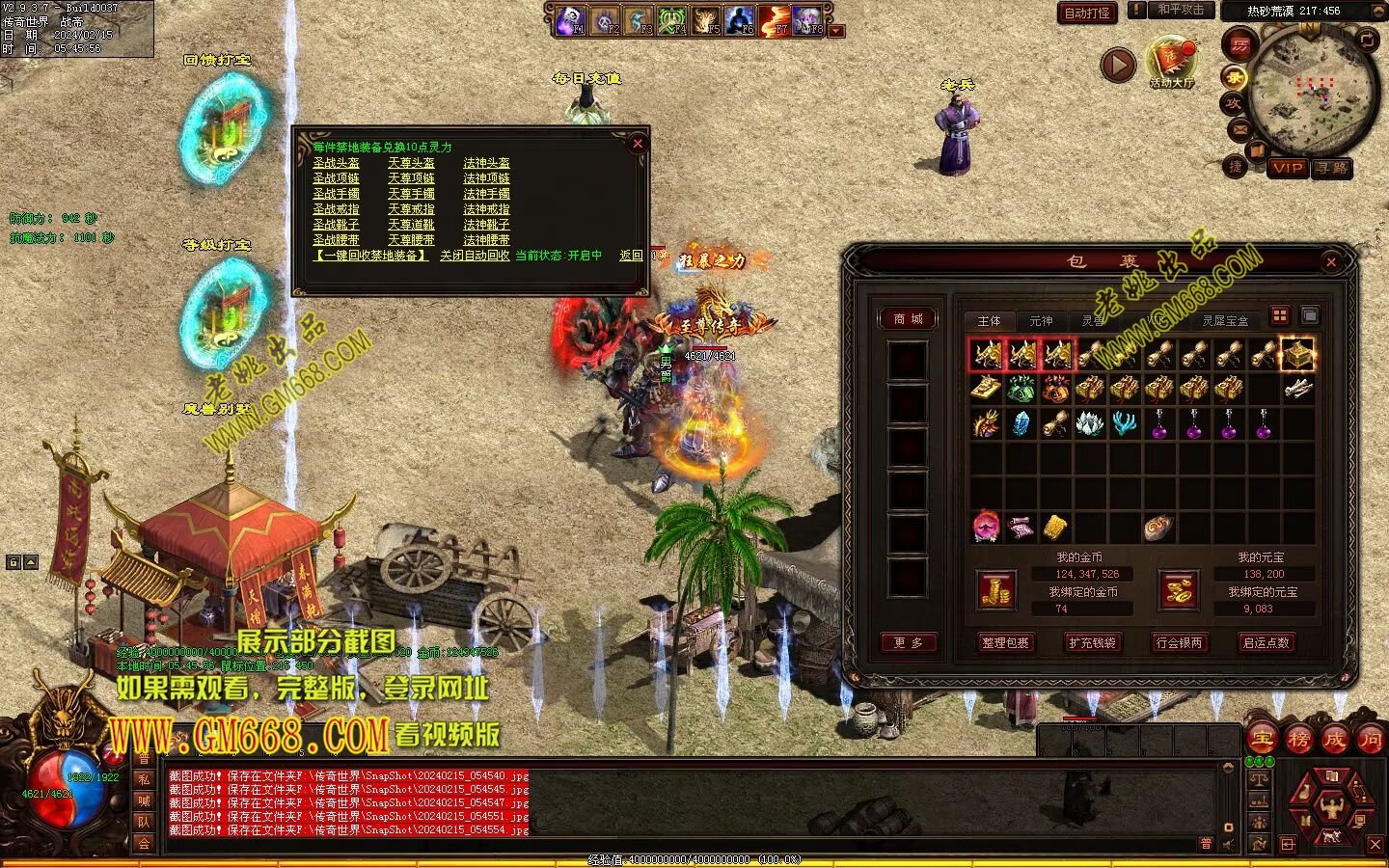Select the glowing golden treasure chest item
The height and width of the screenshot is (868, 1389).
coord(1297,354)
